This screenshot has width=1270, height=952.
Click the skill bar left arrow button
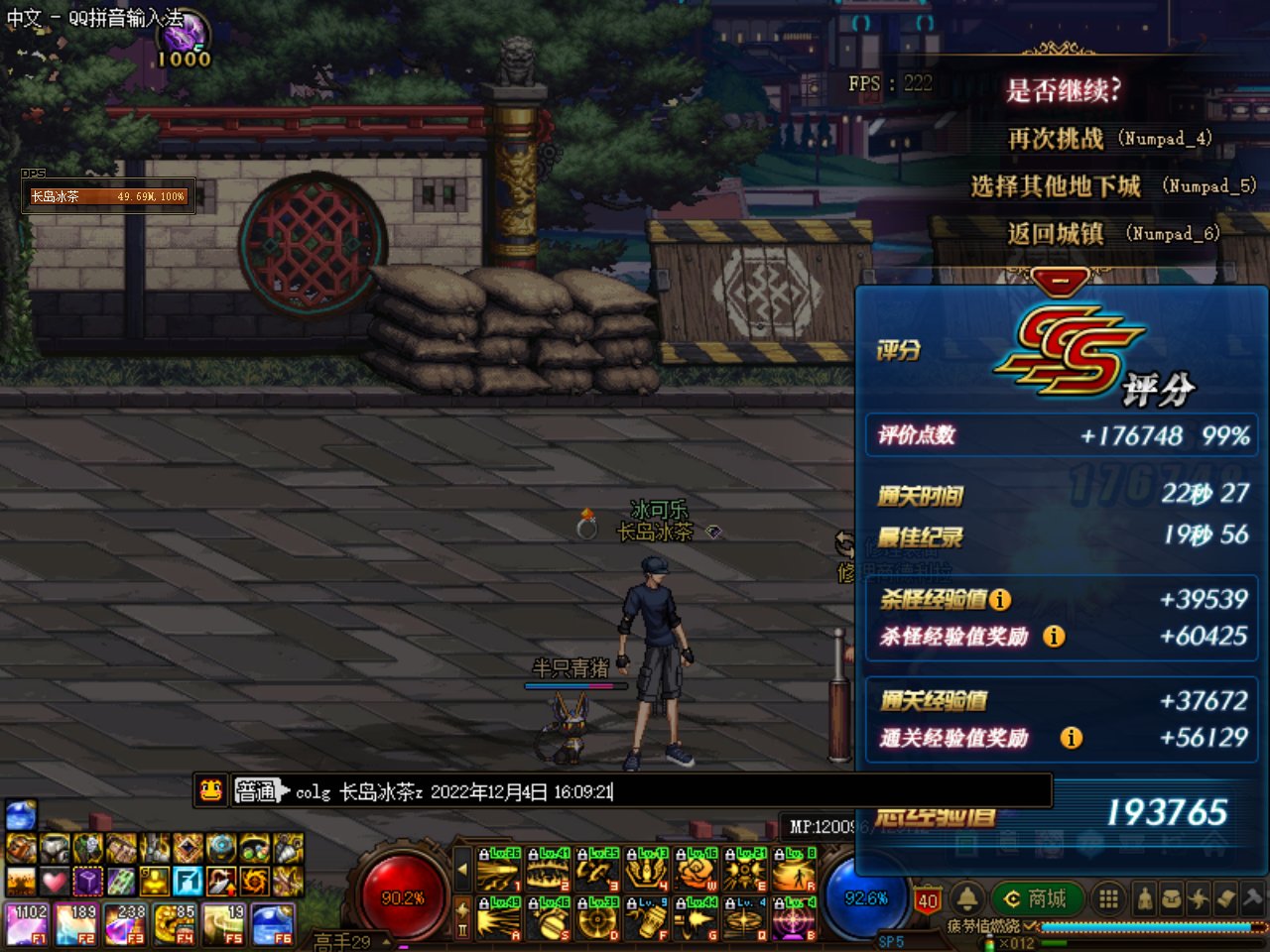coord(462,870)
